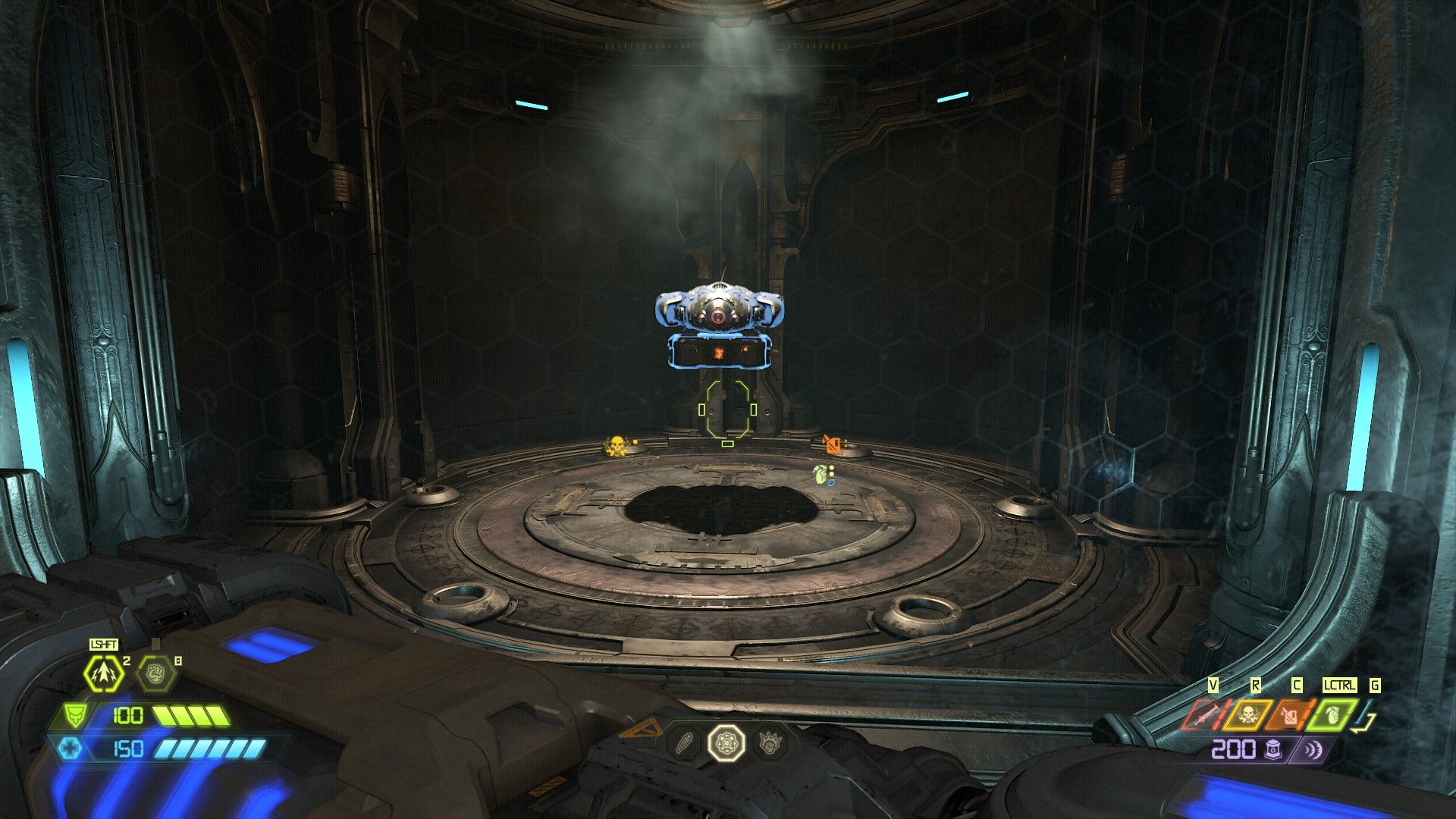Pick the left rune slot icon
The width and height of the screenshot is (1456, 819).
click(x=683, y=742)
